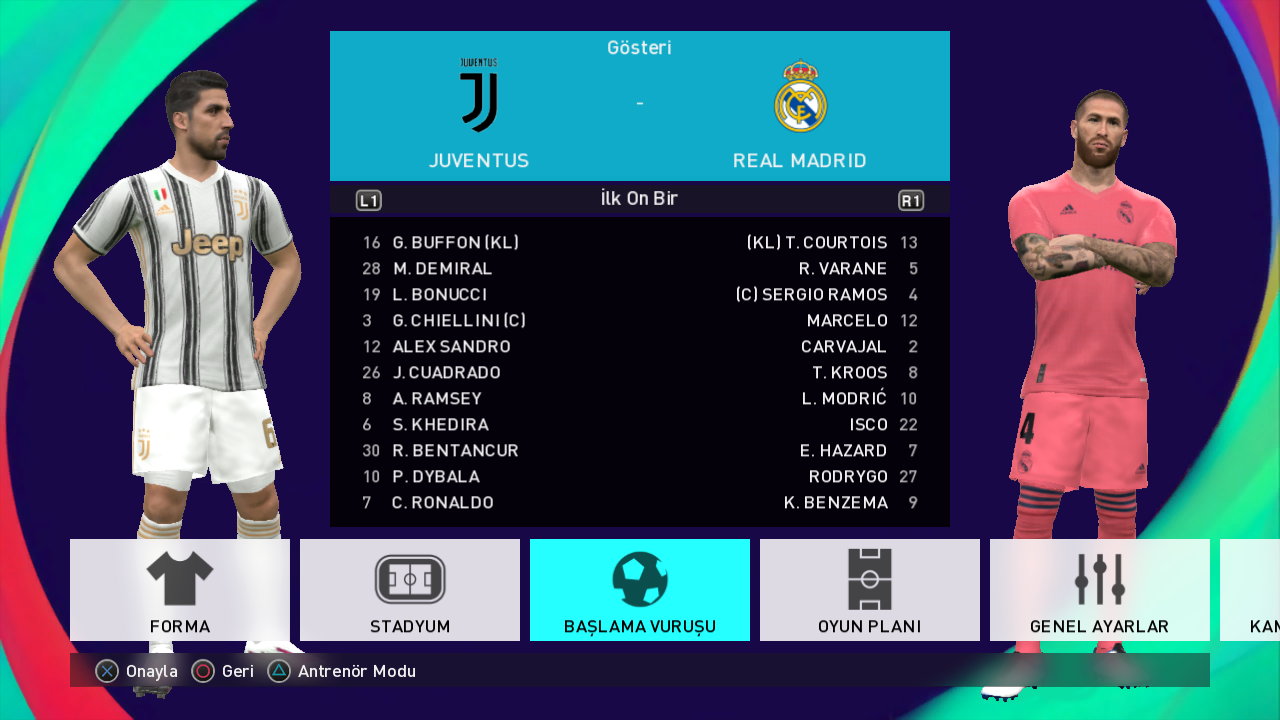The width and height of the screenshot is (1280, 720).
Task: Select T. Courtois goalkeeper row
Action: (818, 243)
